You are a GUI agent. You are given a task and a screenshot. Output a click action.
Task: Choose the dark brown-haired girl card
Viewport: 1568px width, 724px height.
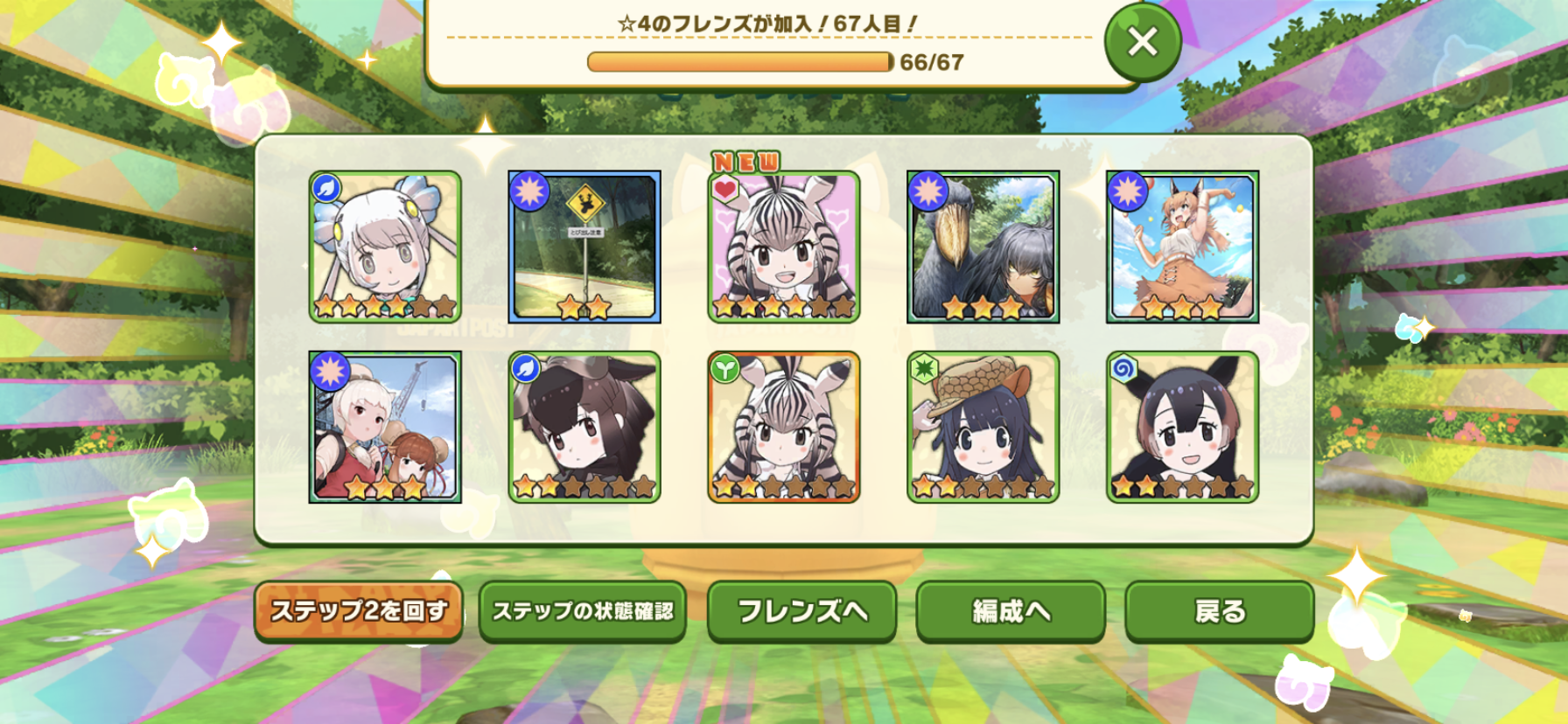(x=584, y=428)
